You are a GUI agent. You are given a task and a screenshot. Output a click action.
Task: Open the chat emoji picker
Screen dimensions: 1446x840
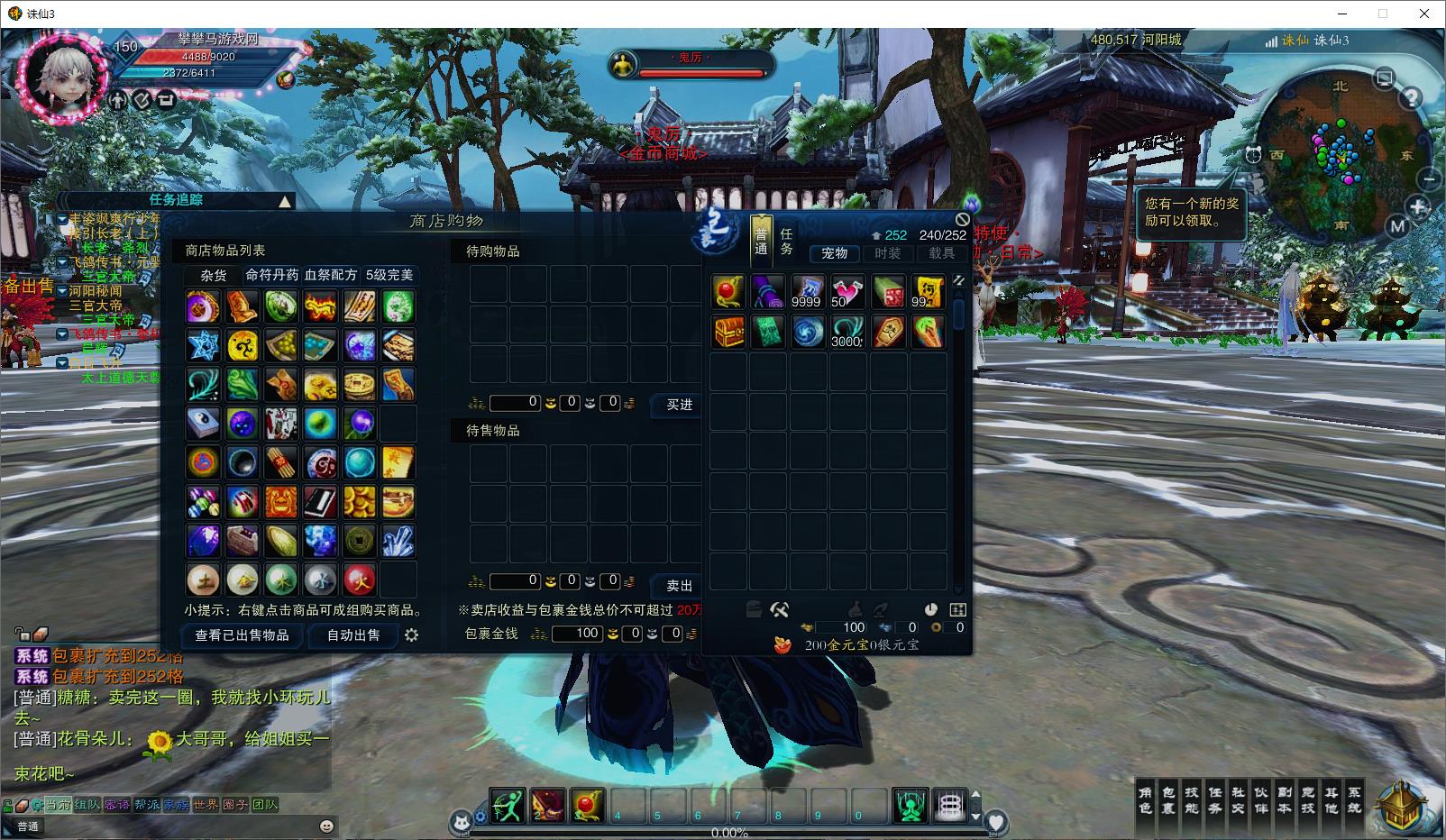click(326, 826)
